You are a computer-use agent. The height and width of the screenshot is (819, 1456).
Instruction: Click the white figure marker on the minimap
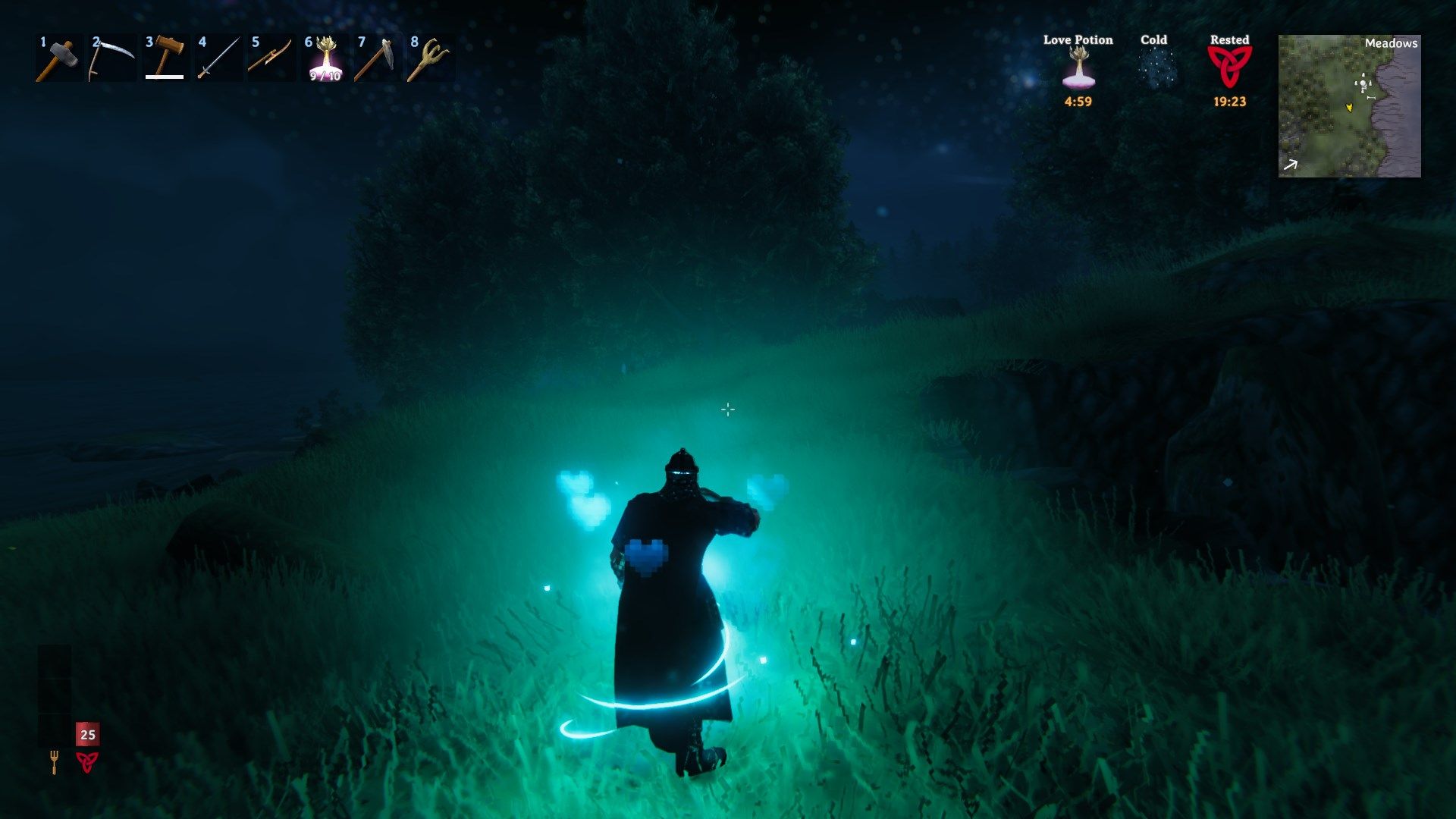pos(1363,83)
